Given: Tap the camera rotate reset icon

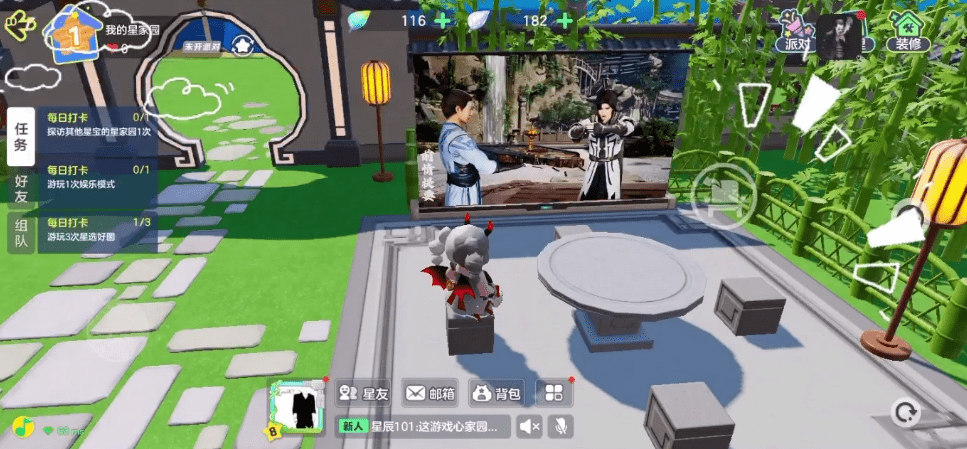Looking at the screenshot, I should (906, 412).
